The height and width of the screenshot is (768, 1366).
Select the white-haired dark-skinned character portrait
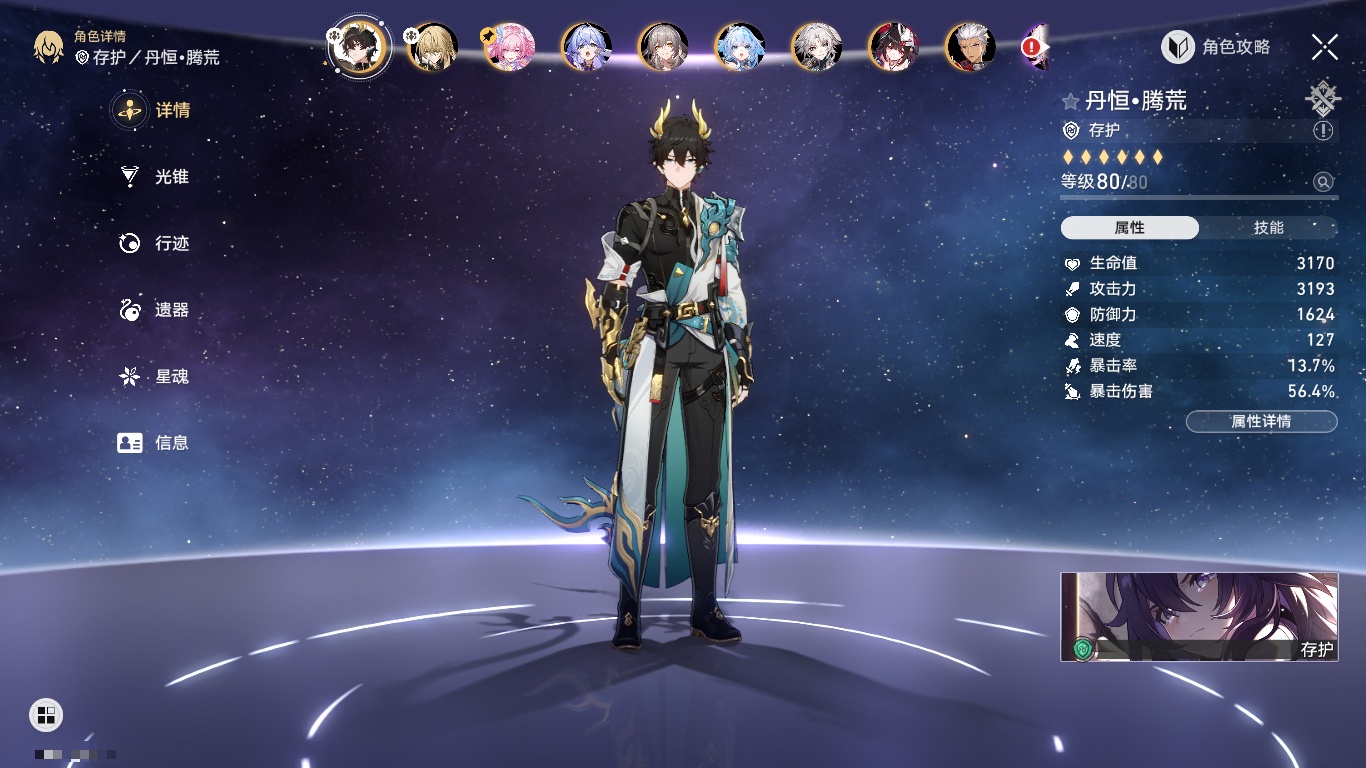pos(970,47)
